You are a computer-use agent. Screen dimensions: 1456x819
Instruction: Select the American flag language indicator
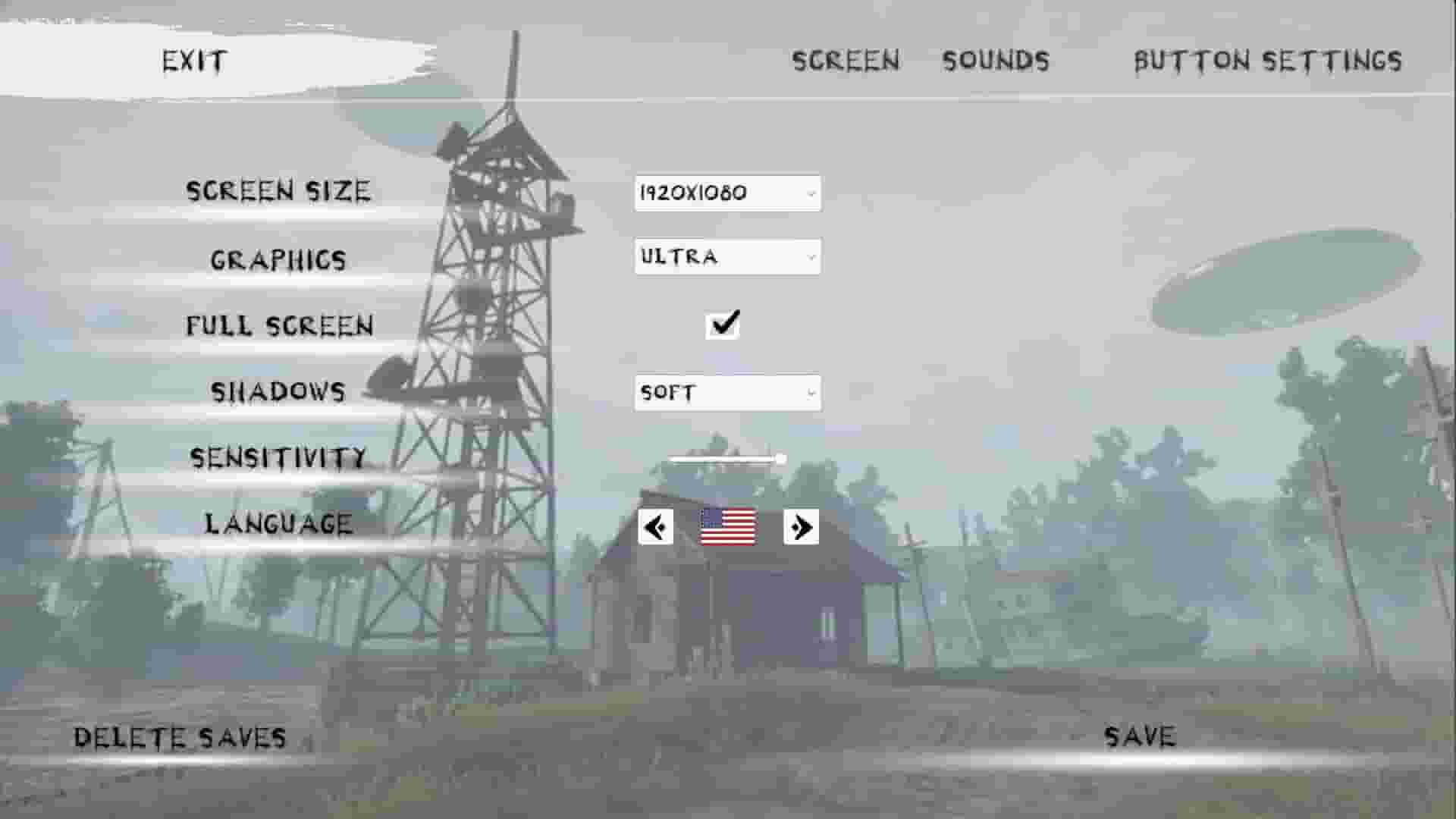728,527
